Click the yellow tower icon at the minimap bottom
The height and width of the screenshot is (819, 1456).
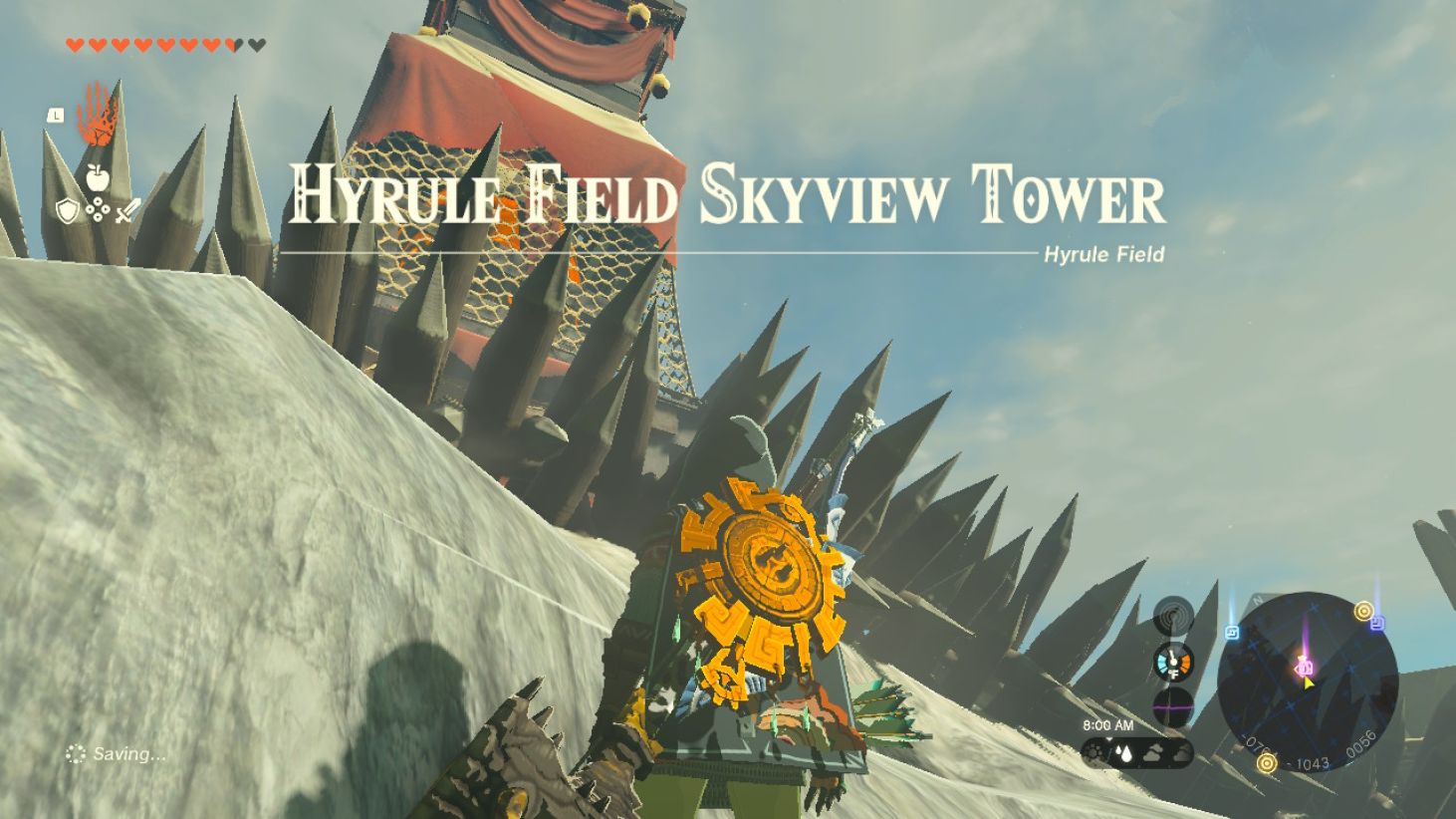1267,763
